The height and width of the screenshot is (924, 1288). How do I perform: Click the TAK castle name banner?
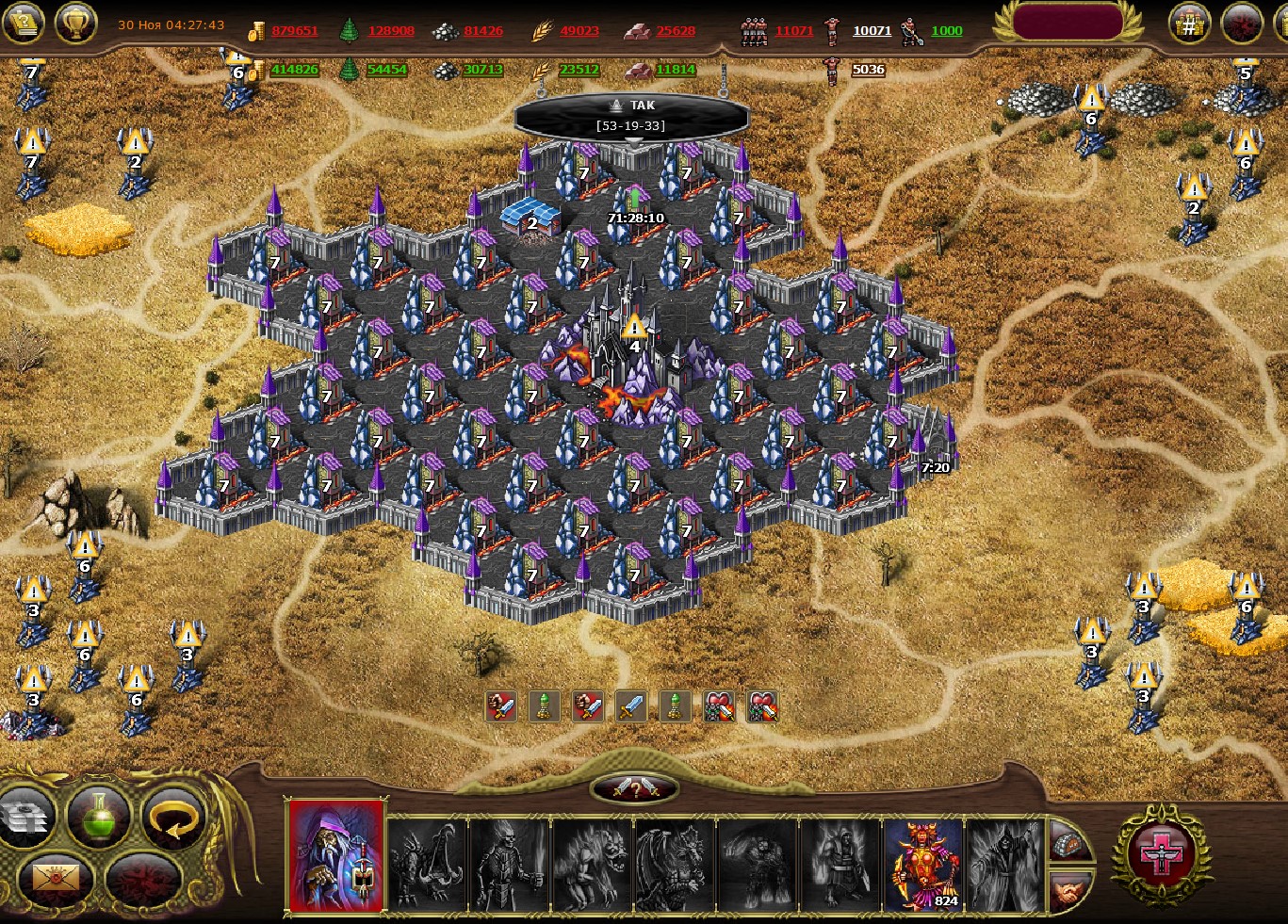click(632, 115)
